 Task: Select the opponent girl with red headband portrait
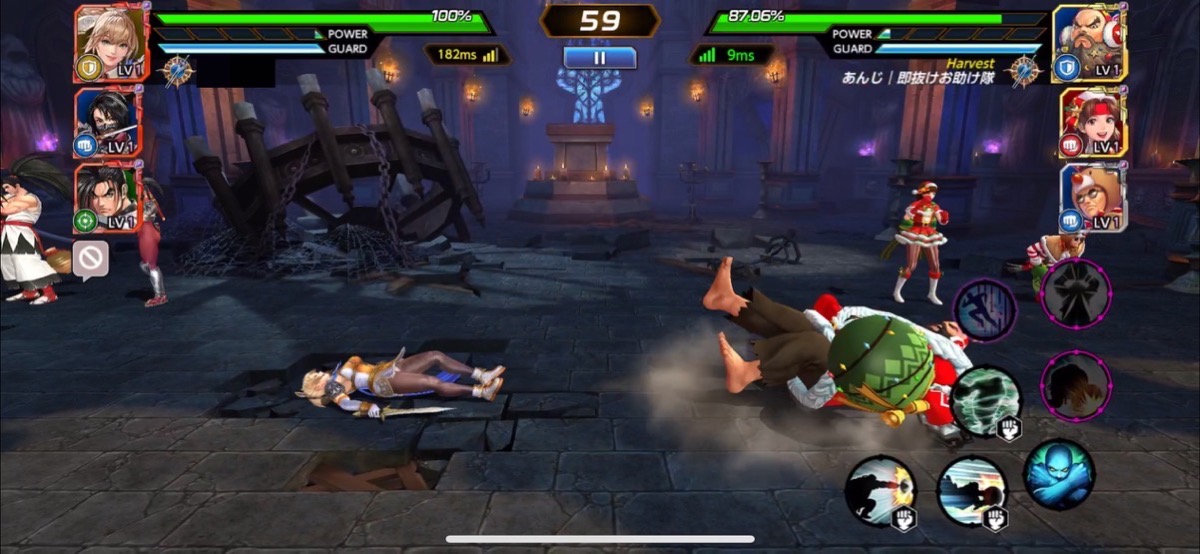point(1093,123)
